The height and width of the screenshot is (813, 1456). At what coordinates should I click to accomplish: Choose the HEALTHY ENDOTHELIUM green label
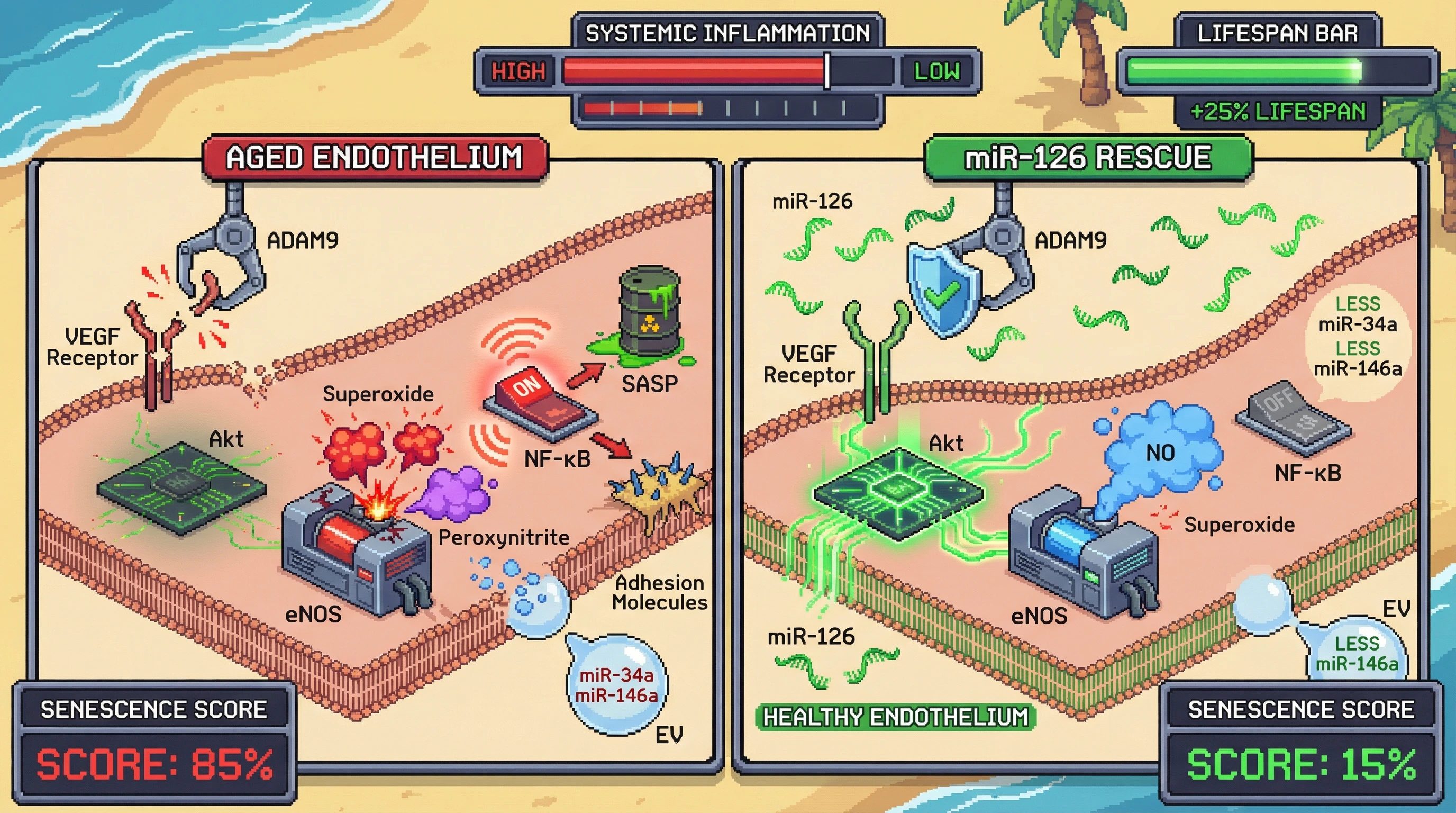point(895,717)
